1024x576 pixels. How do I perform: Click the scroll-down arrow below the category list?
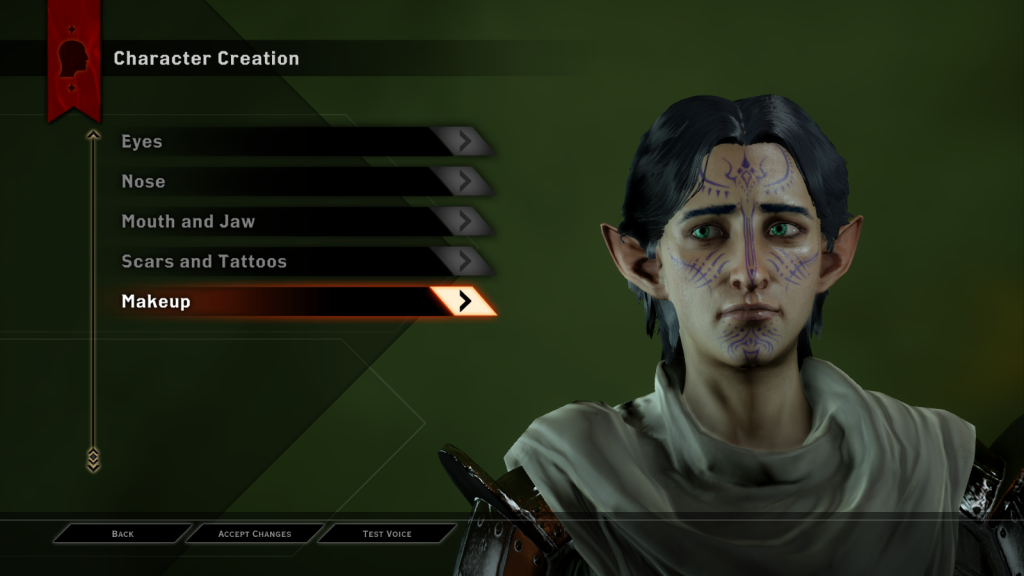(x=93, y=459)
